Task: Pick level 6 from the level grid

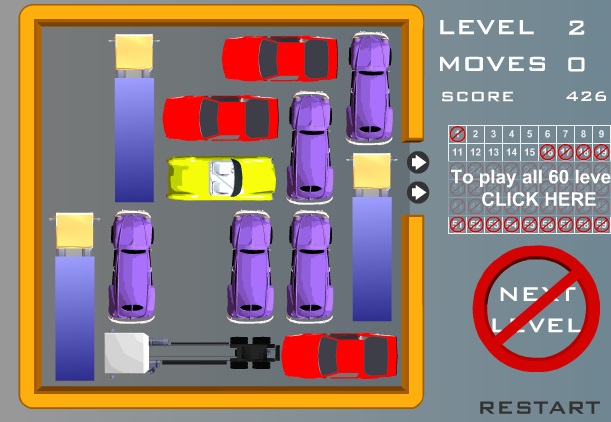Action: (547, 133)
